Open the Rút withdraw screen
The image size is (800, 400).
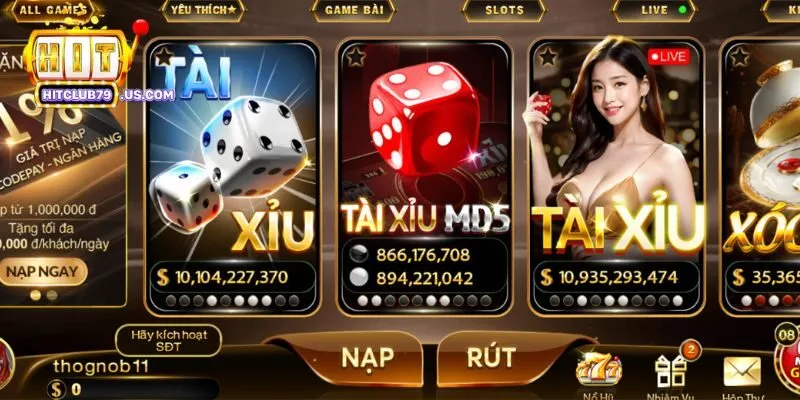coord(491,357)
